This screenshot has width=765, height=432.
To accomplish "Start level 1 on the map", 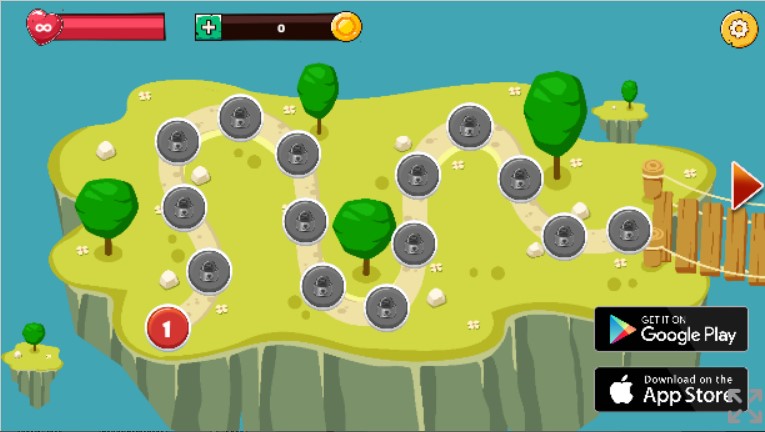I will tap(168, 327).
